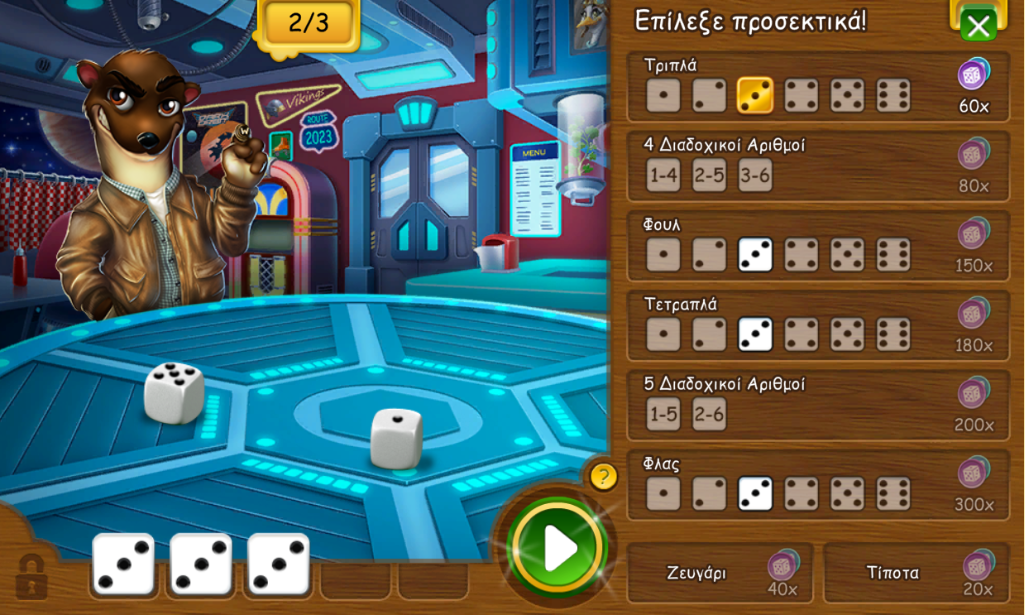Select the three-die in the Φουλ row
This screenshot has height=615, width=1025.
pos(755,255)
